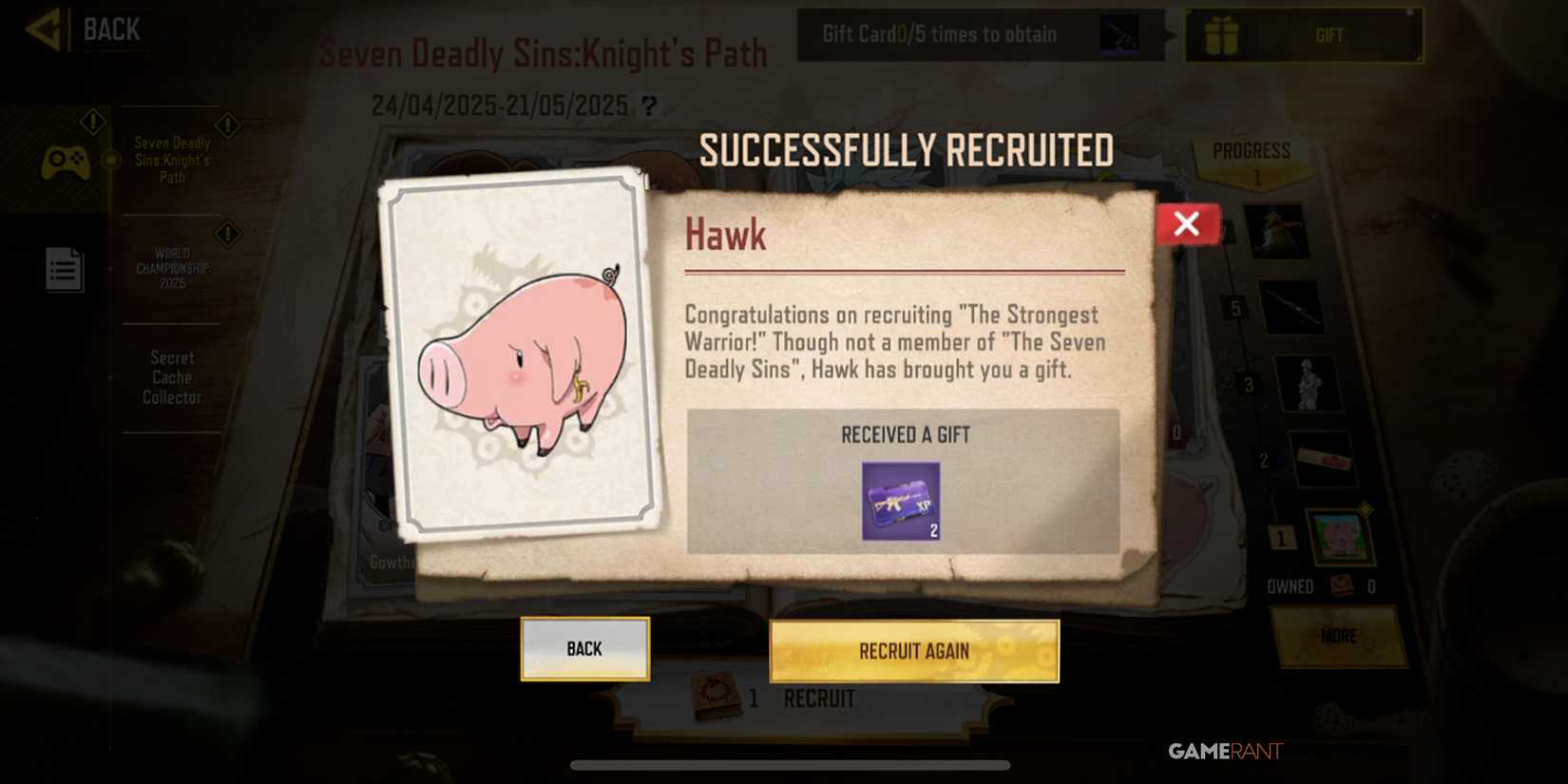The width and height of the screenshot is (1568, 784).
Task: Click the recruit book icon beside the RECRUIT counter
Action: tap(715, 697)
